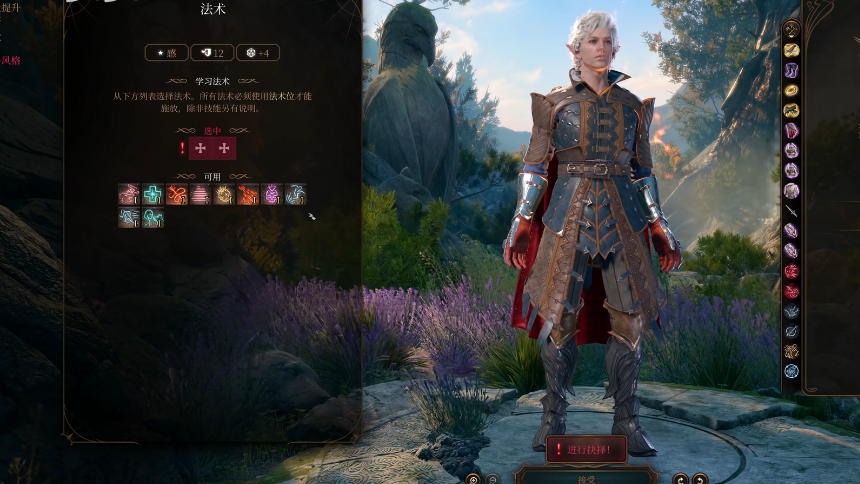Choose the purple pinecone-shaped spell
The height and width of the screenshot is (484, 860).
pyautogui.click(x=271, y=195)
